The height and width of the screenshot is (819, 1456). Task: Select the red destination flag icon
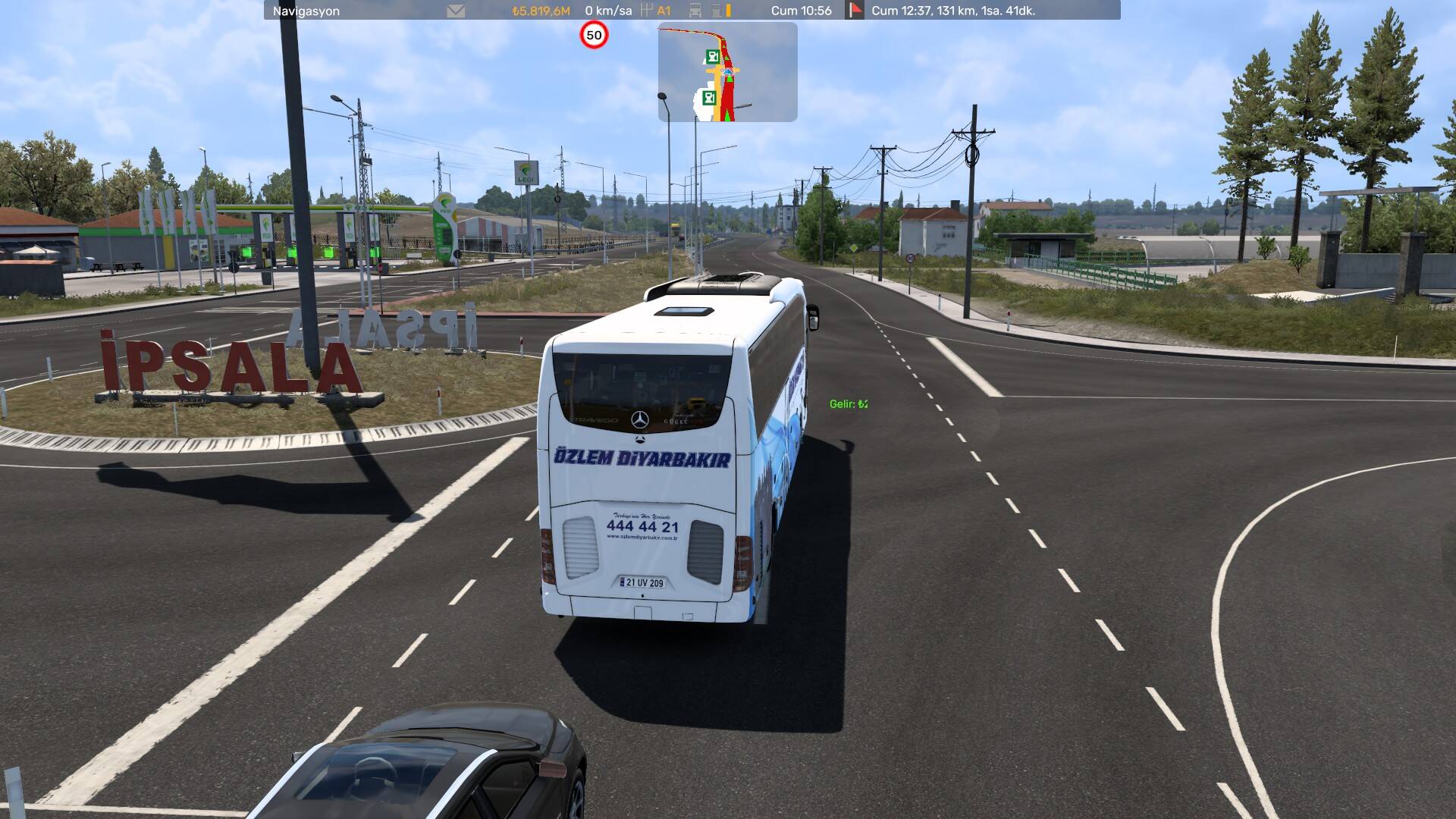coord(855,11)
